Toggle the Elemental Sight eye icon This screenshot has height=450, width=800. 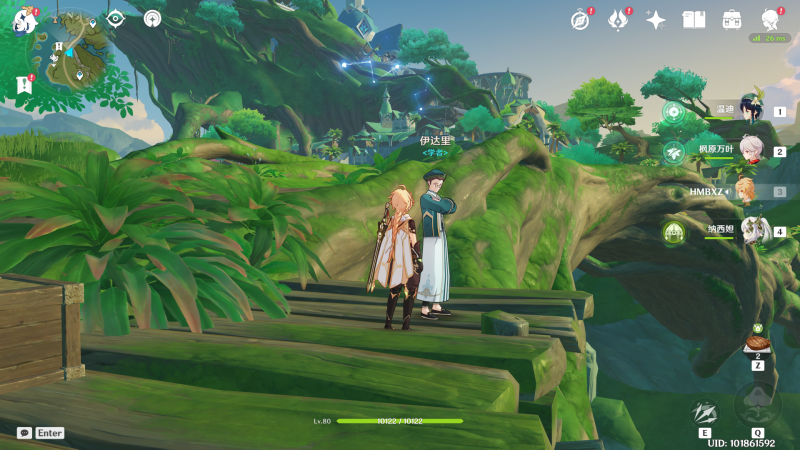pos(115,18)
